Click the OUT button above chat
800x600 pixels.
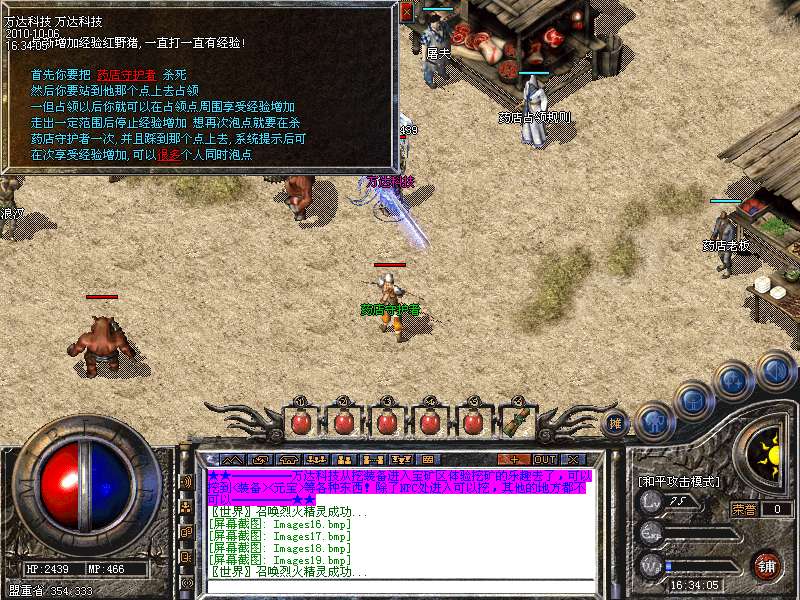pyautogui.click(x=545, y=459)
